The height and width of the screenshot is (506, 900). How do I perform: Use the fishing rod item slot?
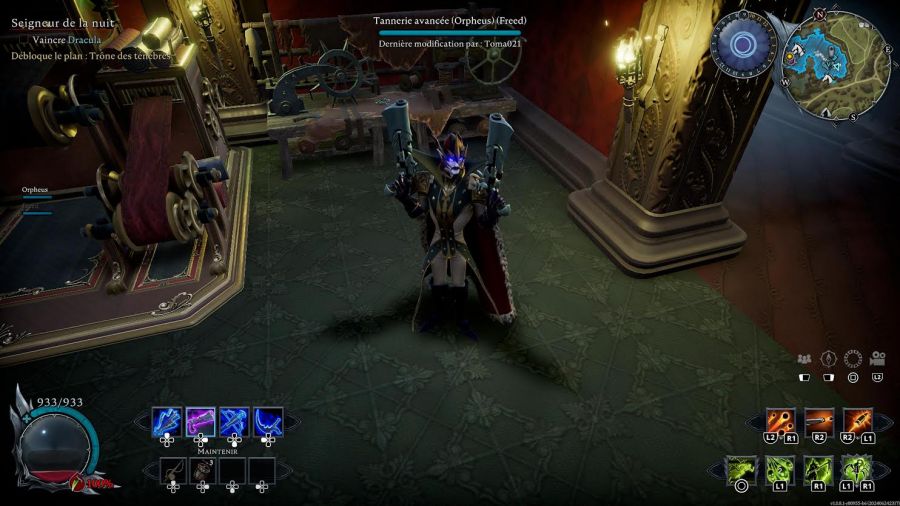[x=174, y=471]
